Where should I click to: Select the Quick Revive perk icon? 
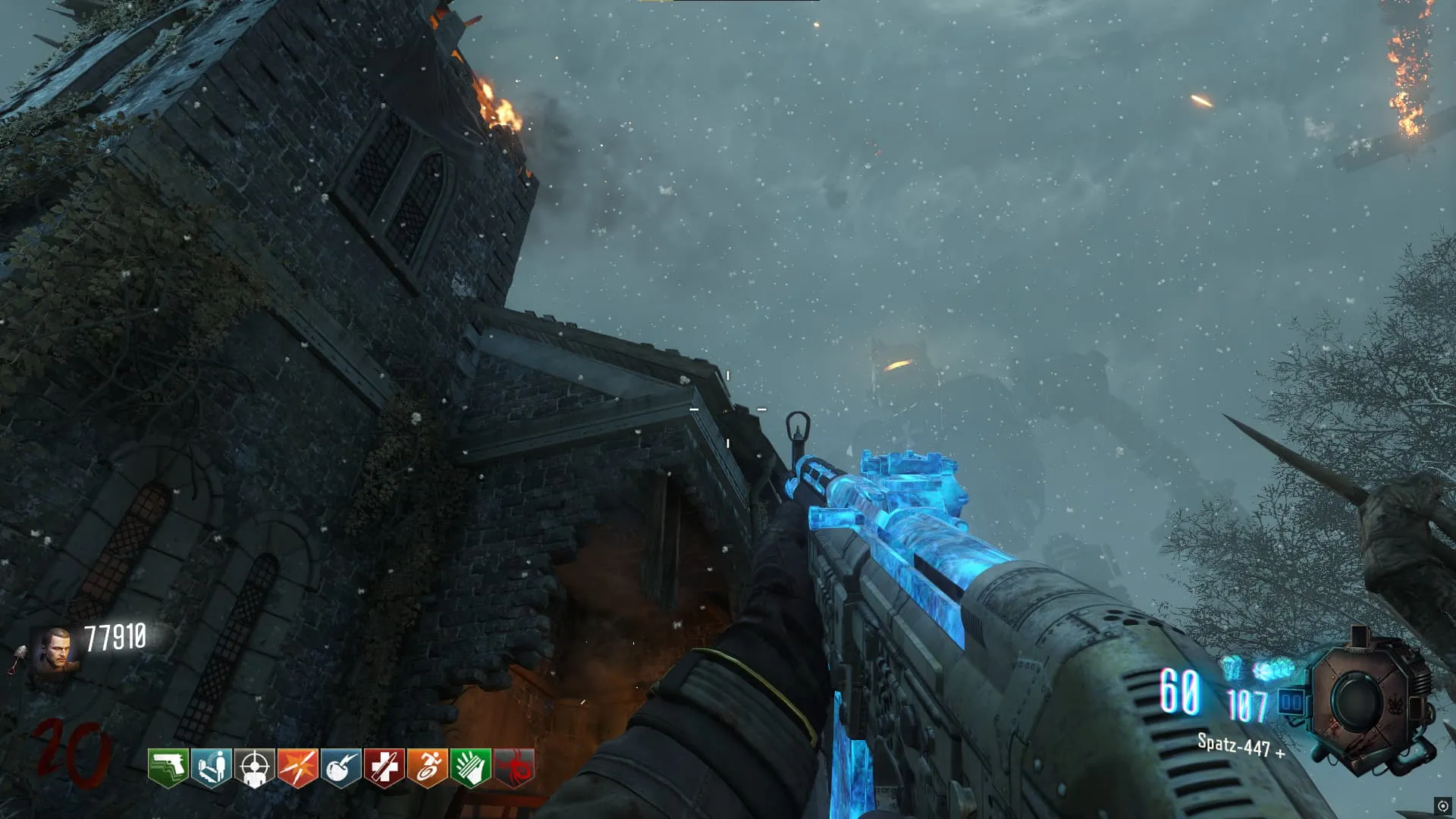click(212, 767)
